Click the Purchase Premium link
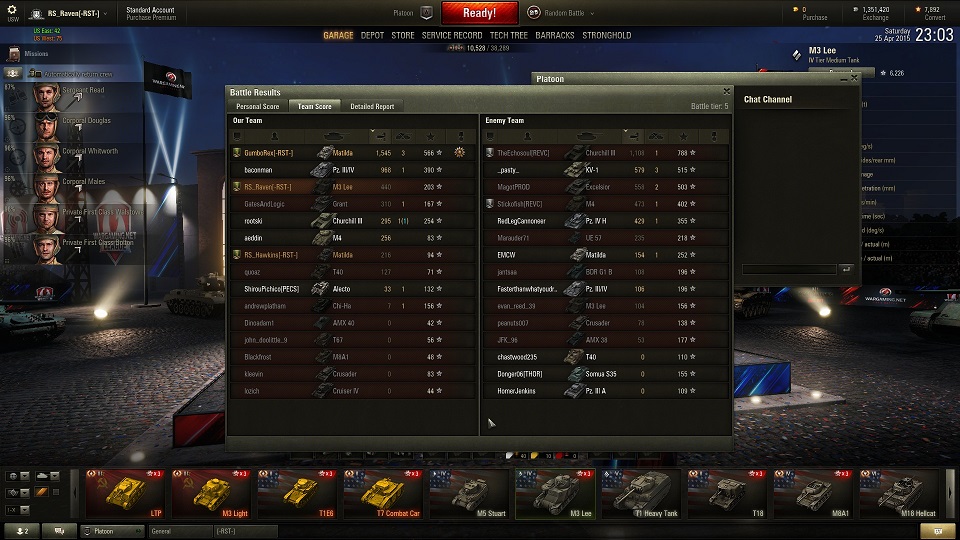The image size is (960, 540). click(x=151, y=18)
